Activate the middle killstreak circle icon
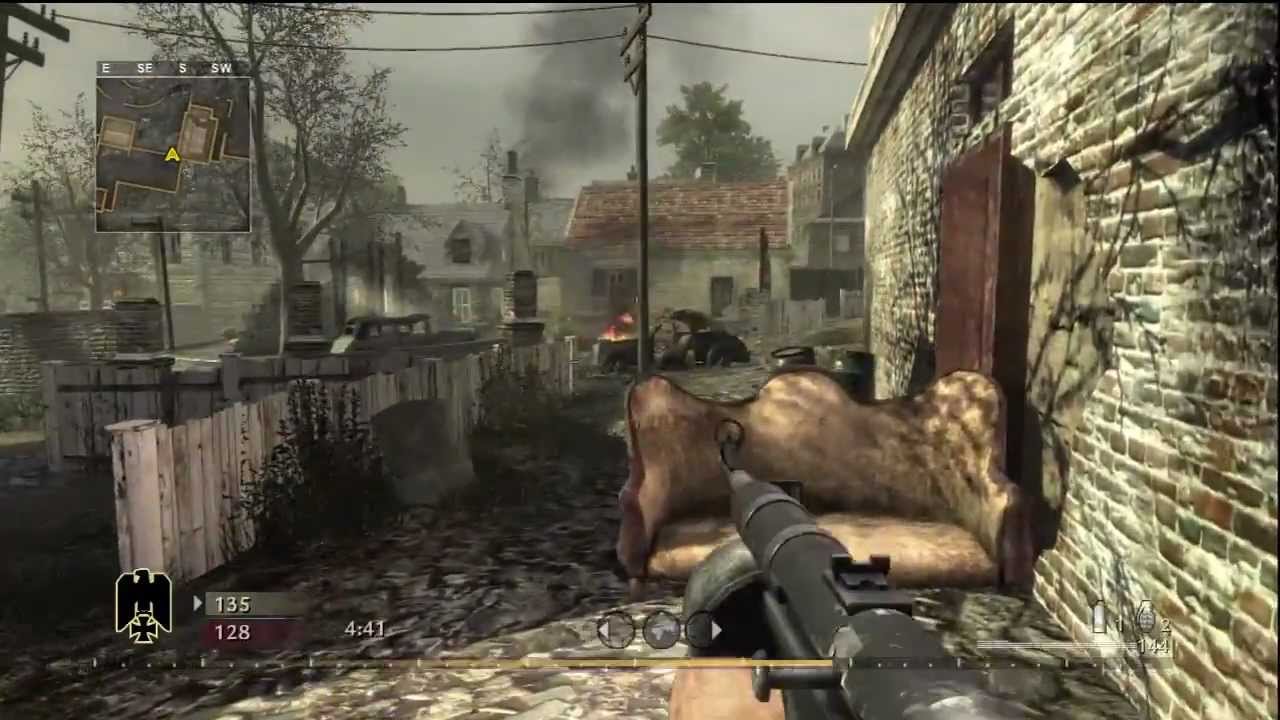 (x=660, y=630)
